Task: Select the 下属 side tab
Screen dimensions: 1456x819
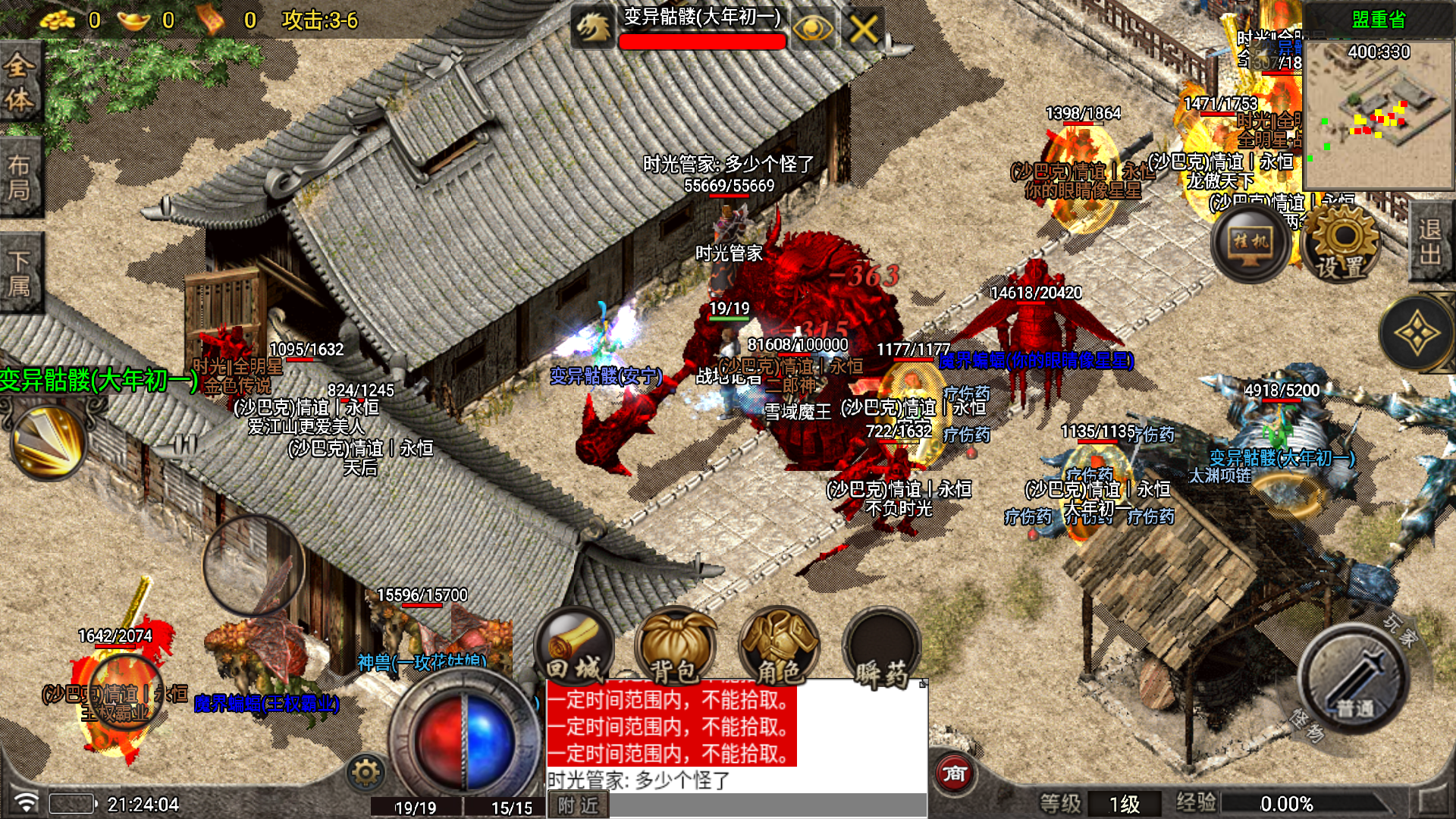Action: [20, 273]
